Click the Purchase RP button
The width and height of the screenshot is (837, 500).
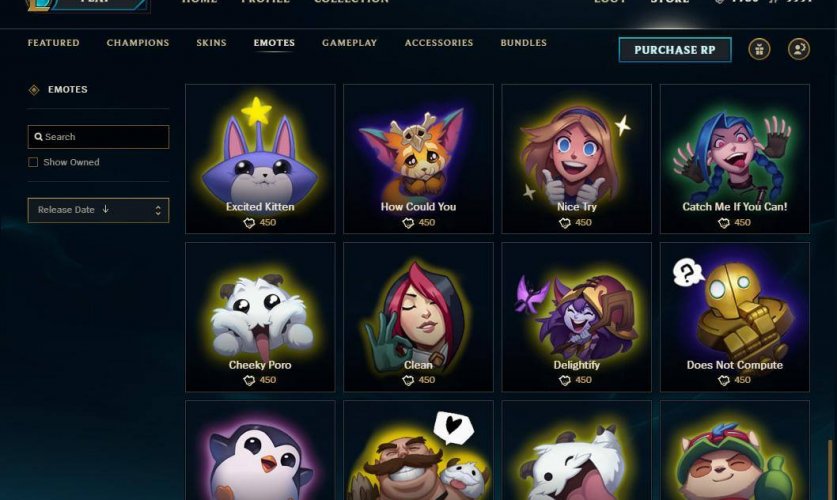tap(675, 50)
